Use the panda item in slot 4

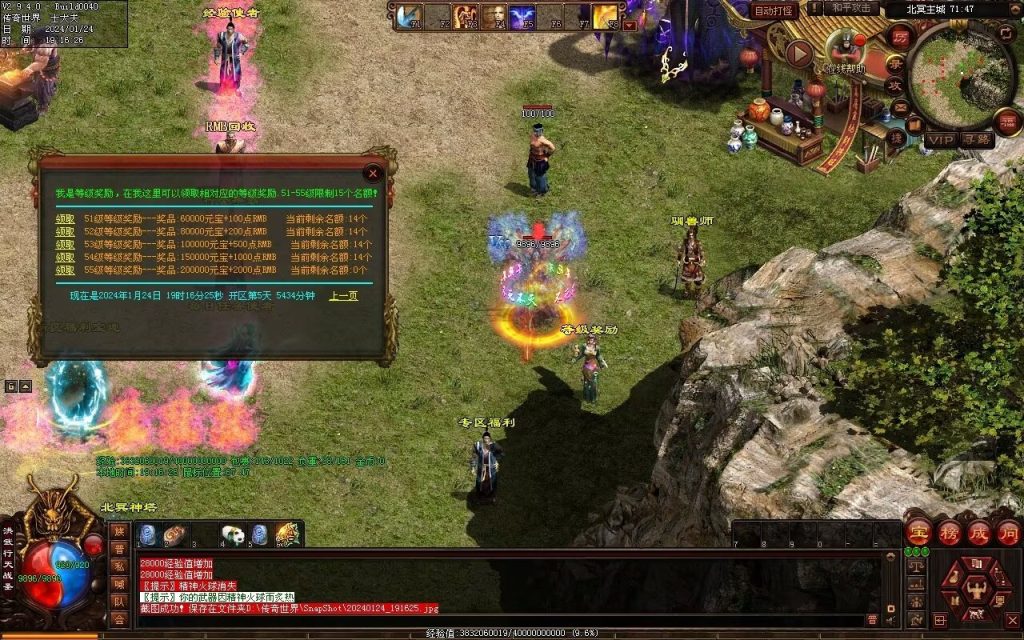[x=233, y=535]
